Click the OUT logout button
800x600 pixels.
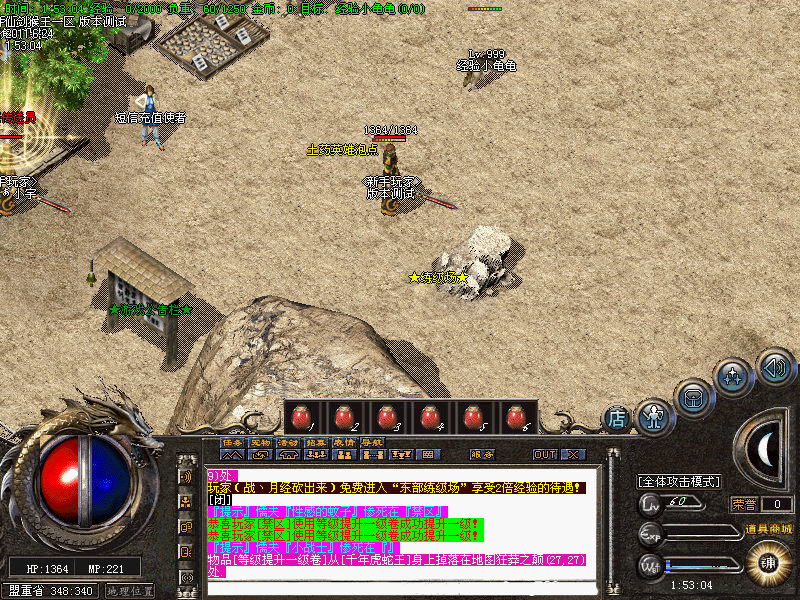pos(544,454)
